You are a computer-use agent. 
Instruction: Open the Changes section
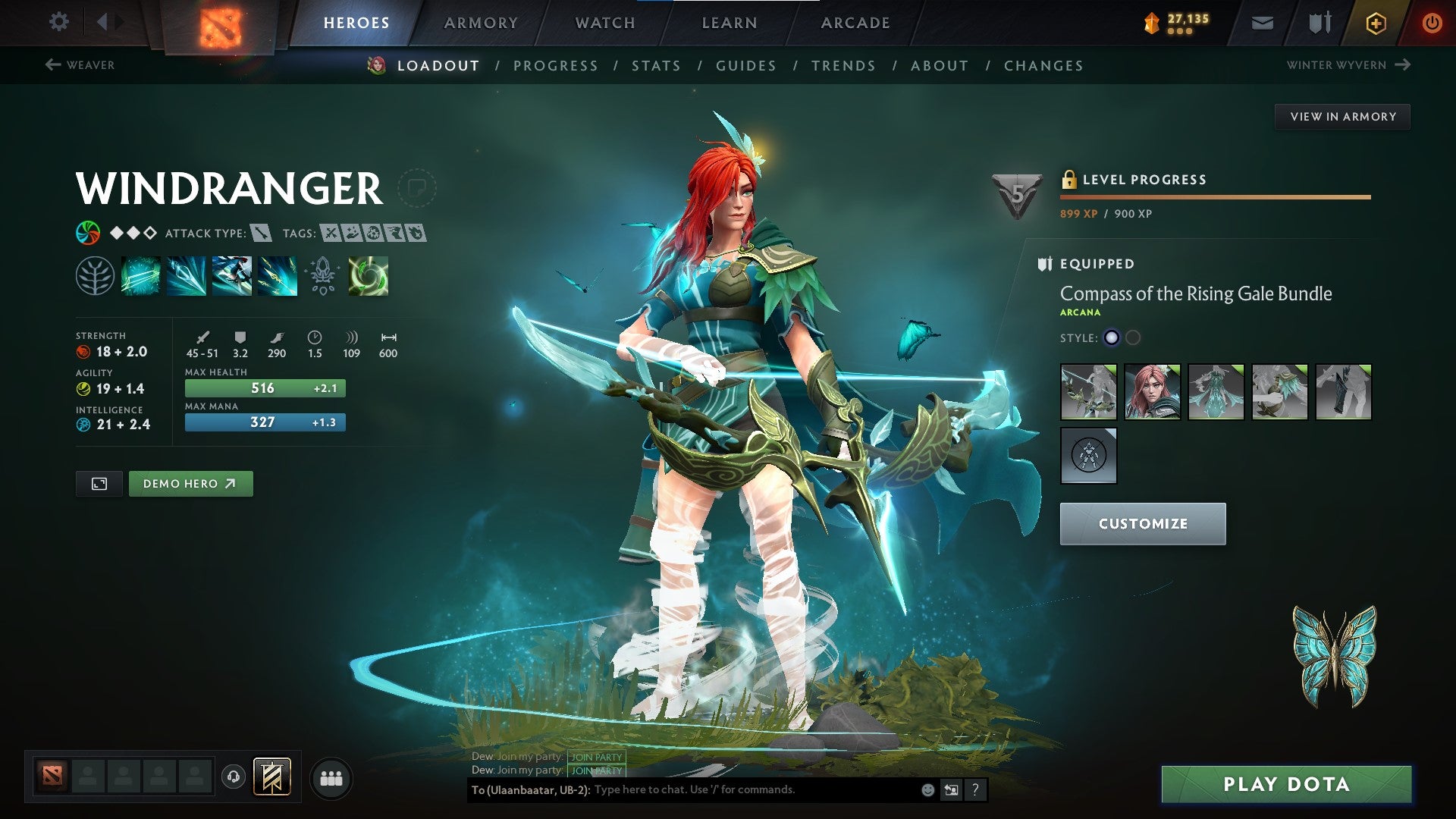pos(1043,66)
